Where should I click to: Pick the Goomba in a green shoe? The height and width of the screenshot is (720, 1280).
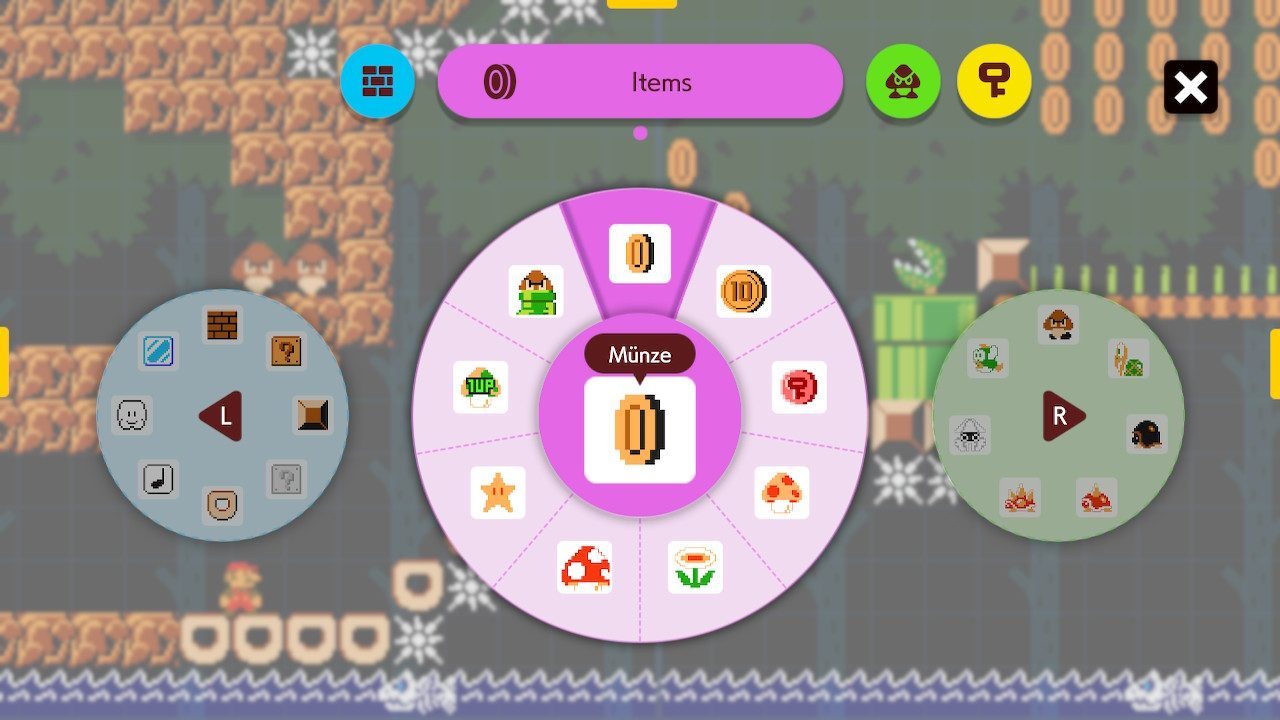coord(536,291)
